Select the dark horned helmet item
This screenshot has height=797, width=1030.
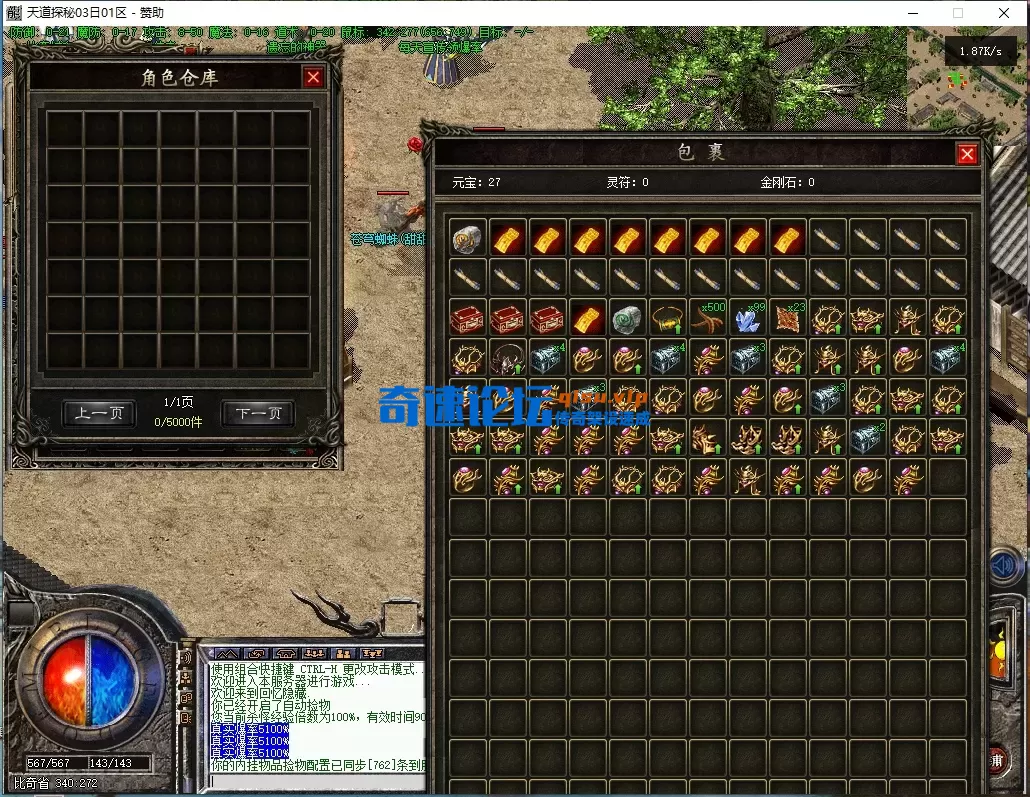coord(508,358)
